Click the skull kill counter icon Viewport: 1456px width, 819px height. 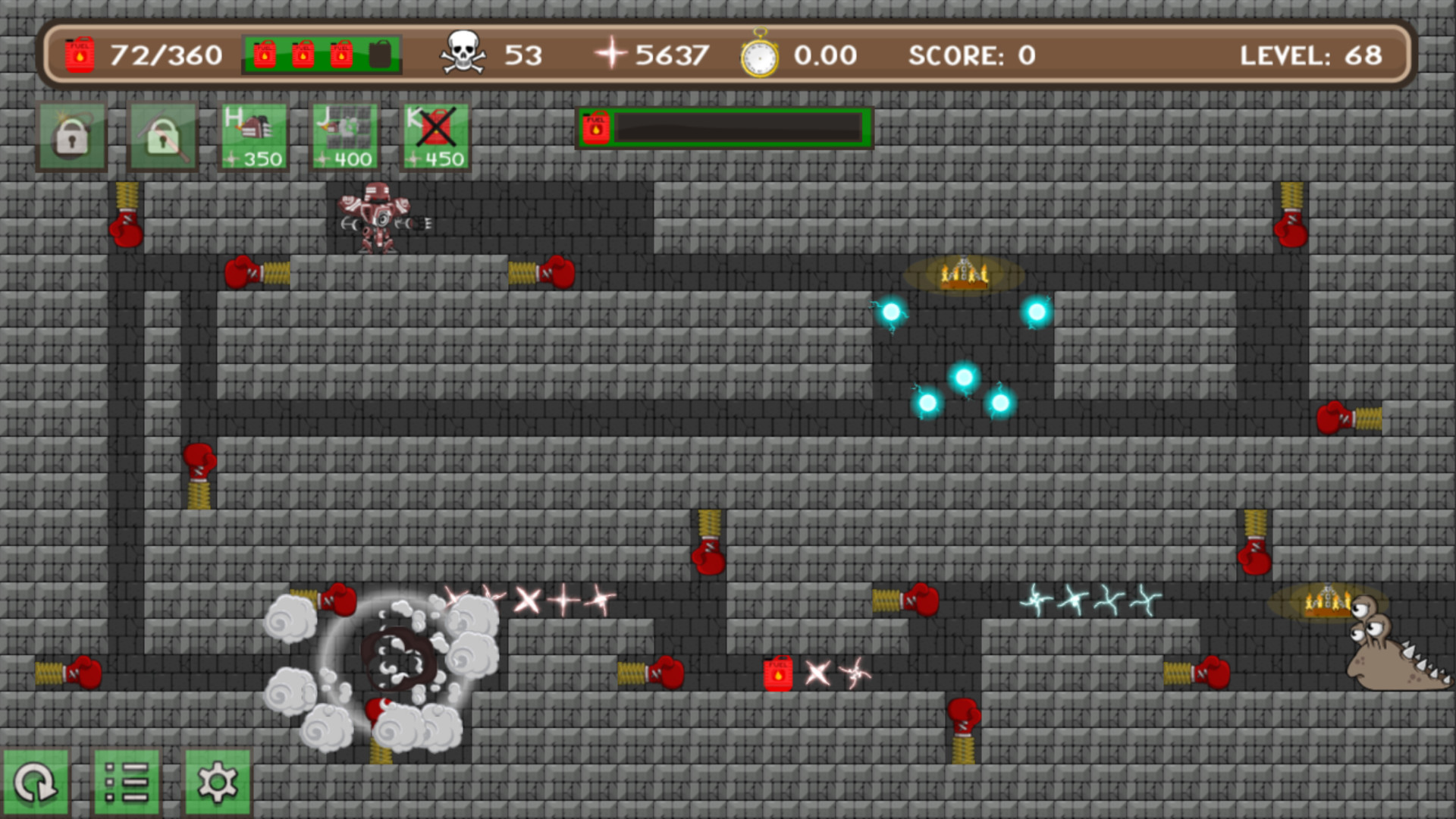tap(464, 53)
